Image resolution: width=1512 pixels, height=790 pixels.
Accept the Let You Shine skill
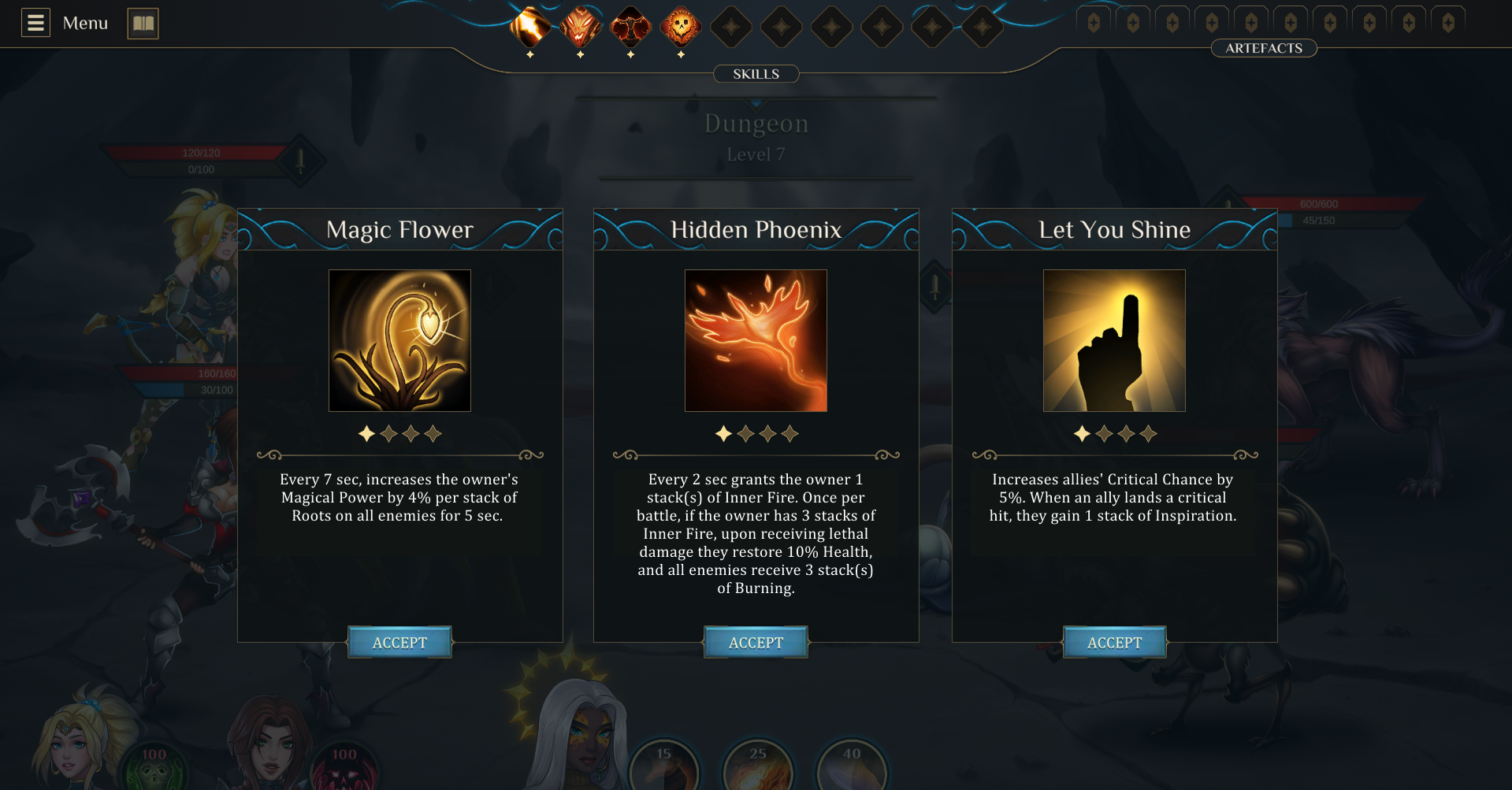[1114, 643]
